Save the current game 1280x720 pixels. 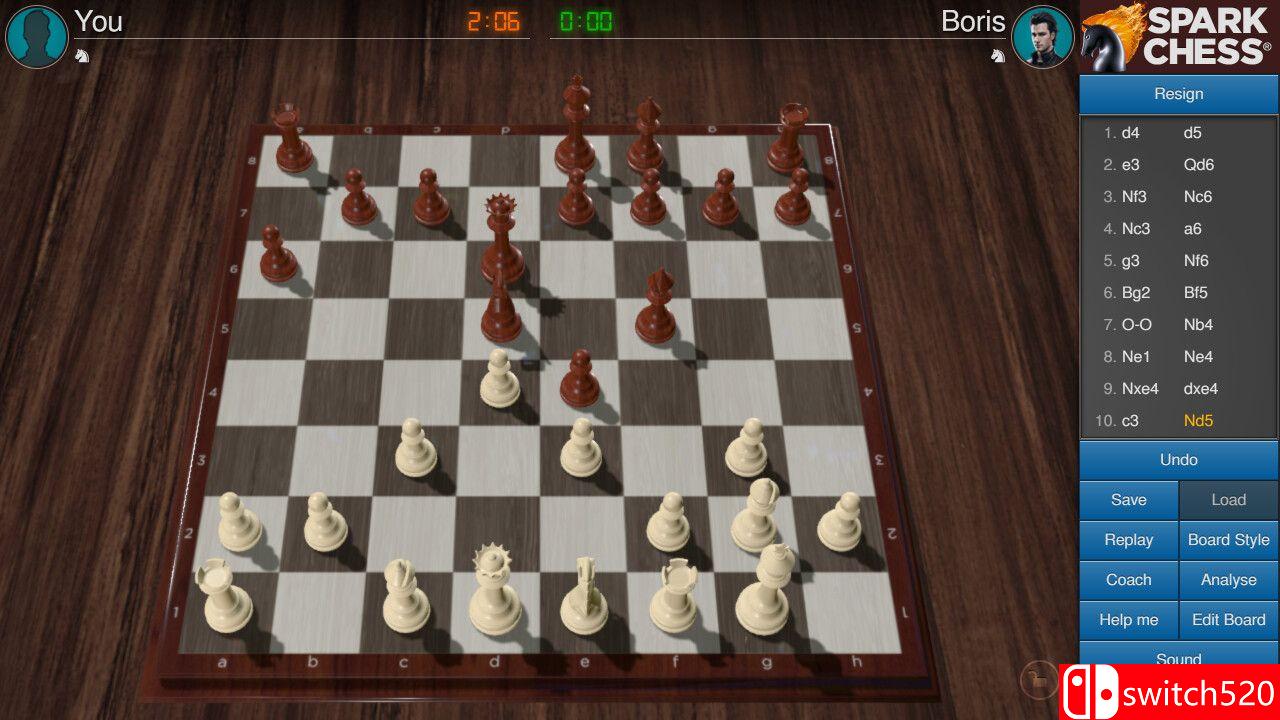coord(1128,500)
